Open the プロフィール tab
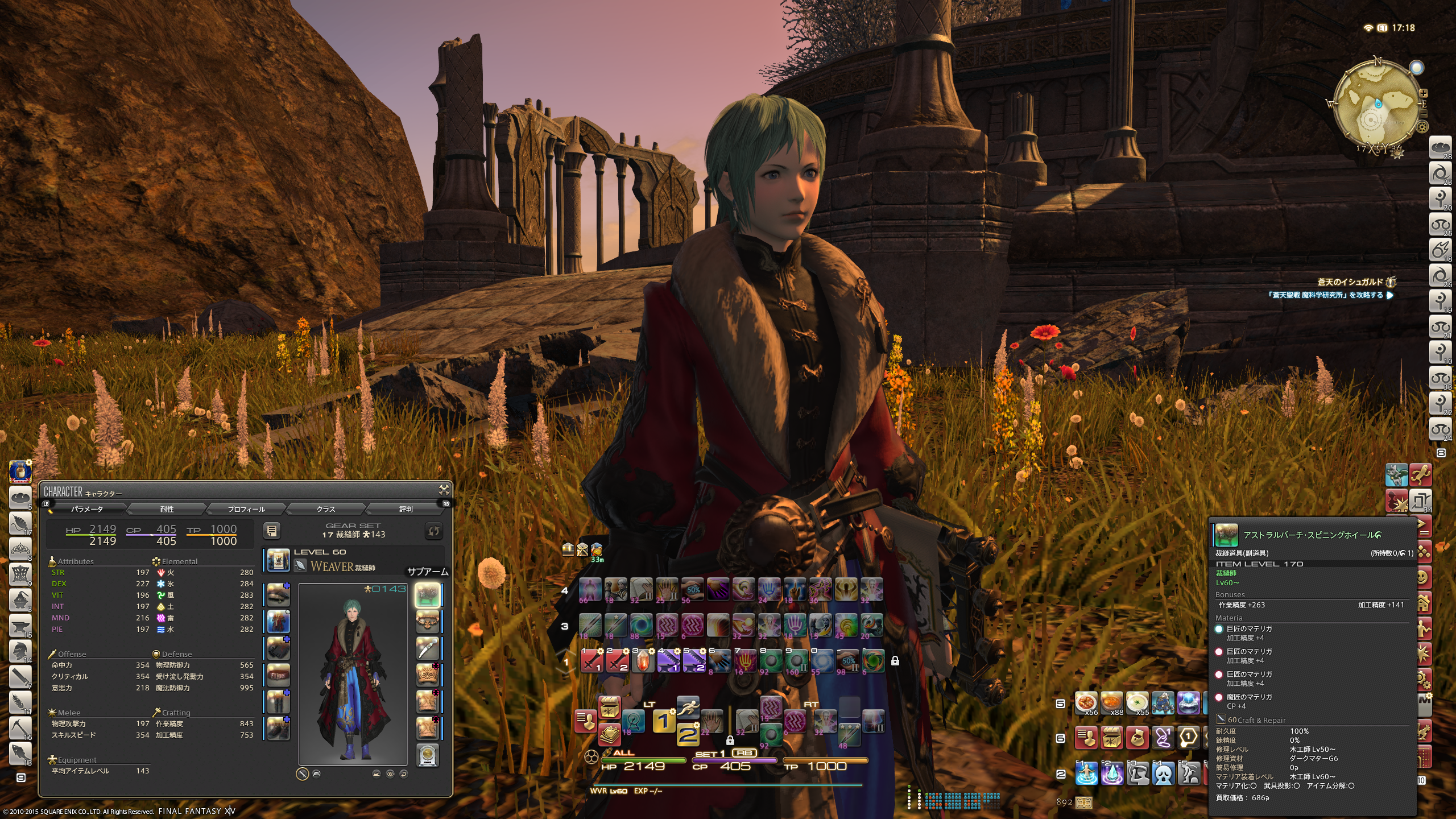This screenshot has width=1456, height=819. pos(246,509)
